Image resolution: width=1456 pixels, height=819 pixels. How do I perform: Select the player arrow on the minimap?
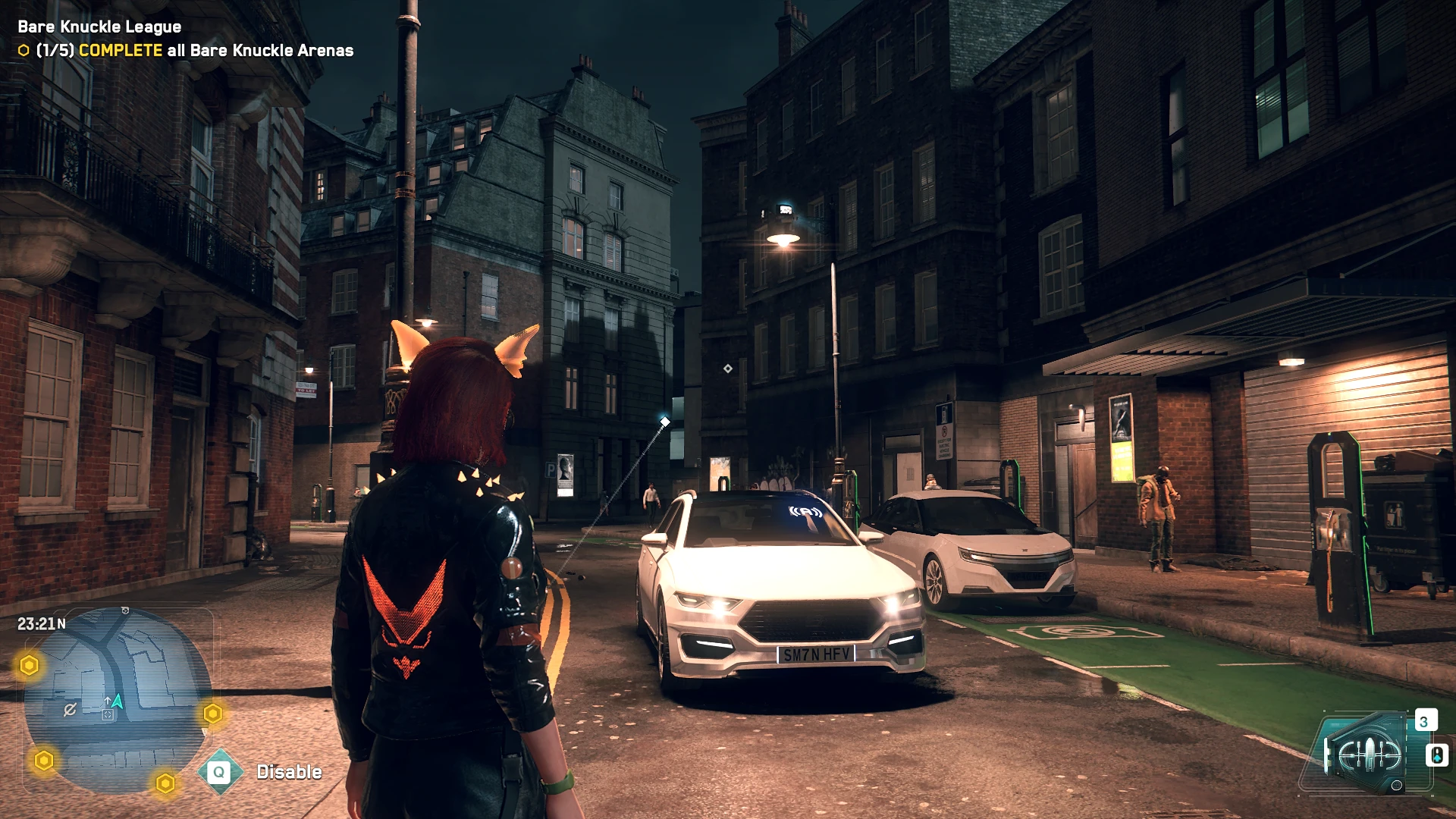(x=118, y=701)
